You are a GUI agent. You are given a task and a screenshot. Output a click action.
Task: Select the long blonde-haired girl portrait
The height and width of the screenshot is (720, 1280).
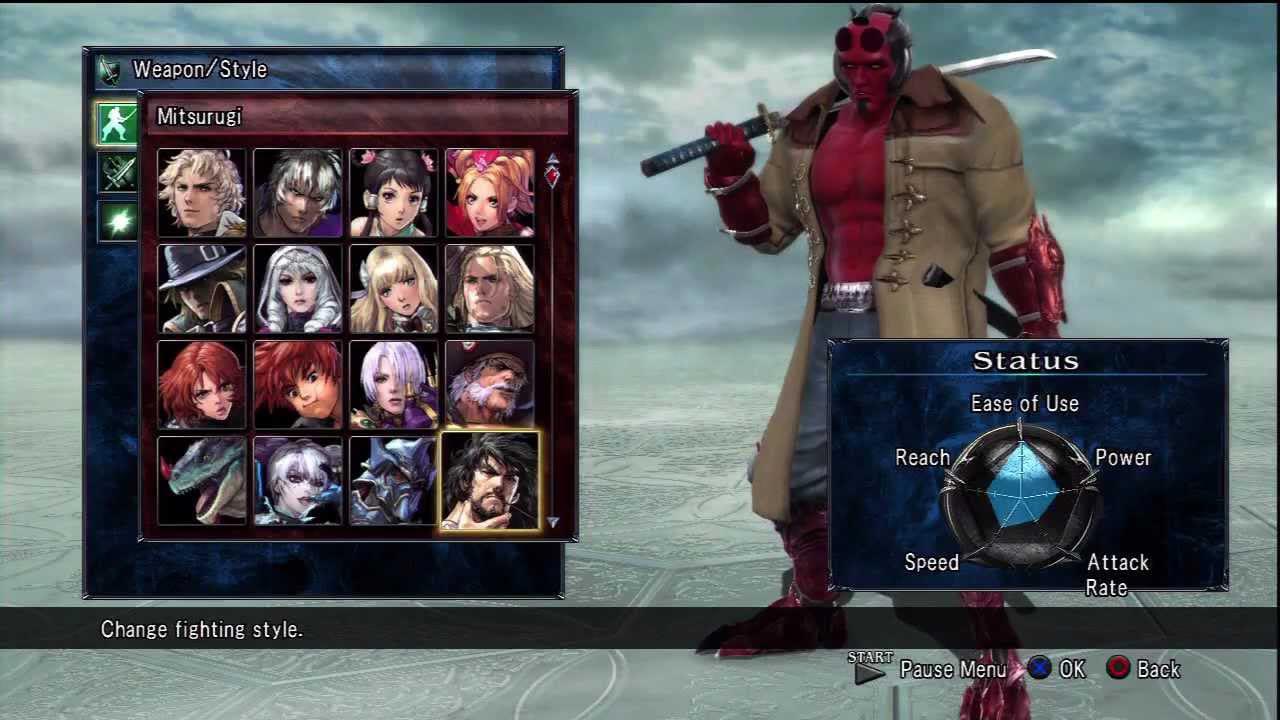(x=393, y=288)
